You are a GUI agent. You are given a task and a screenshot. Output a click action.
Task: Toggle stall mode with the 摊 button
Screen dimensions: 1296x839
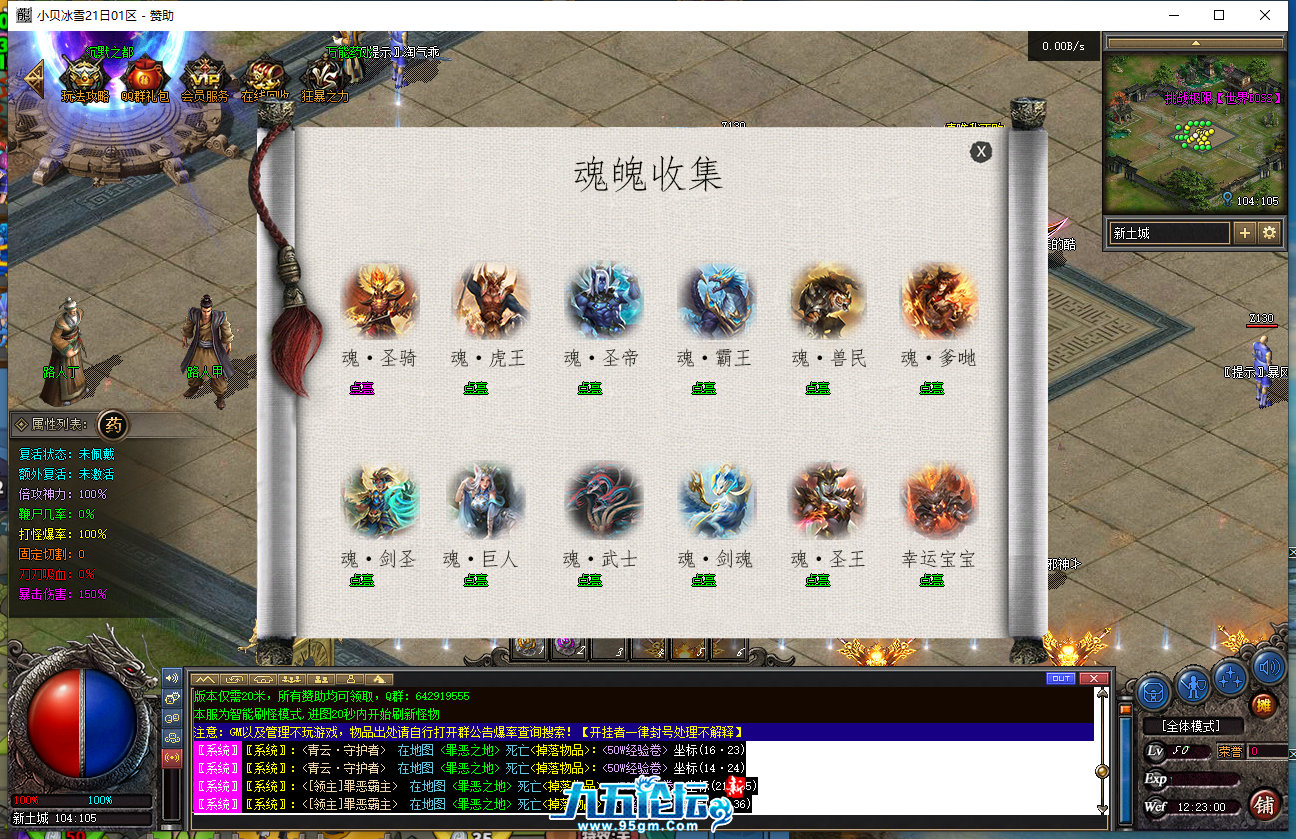1263,705
